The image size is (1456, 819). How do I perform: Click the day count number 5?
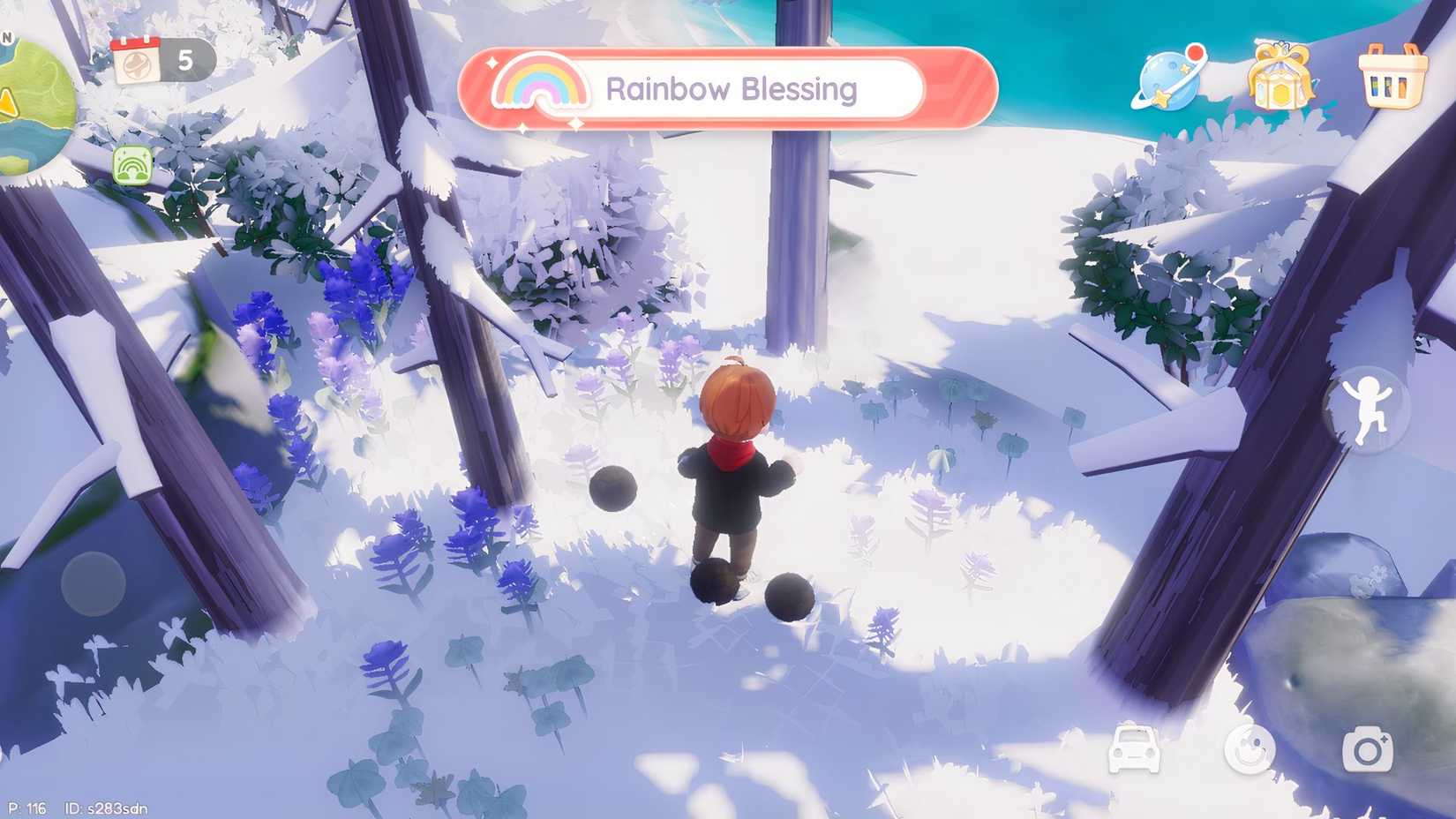[x=185, y=60]
